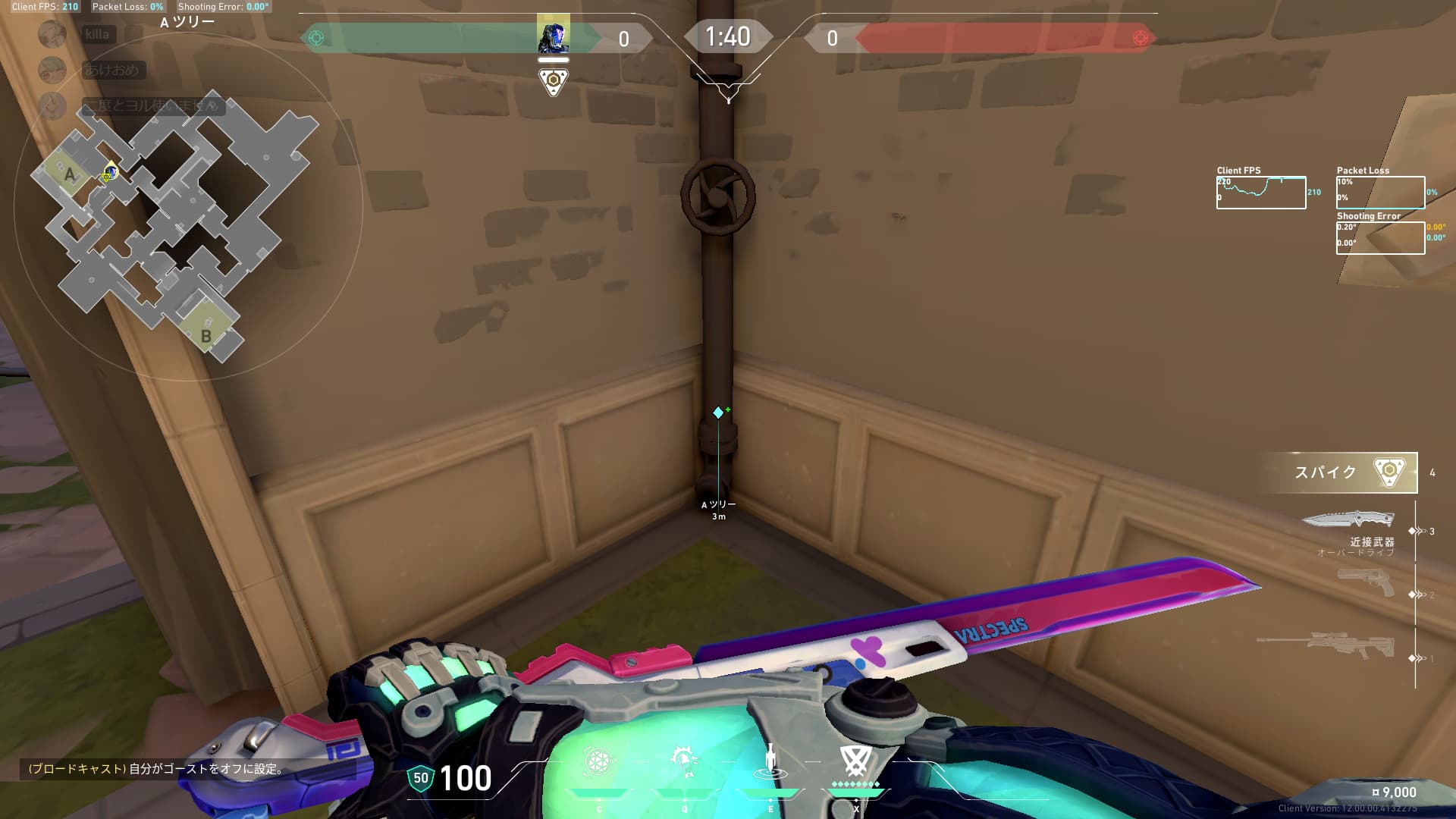Click the Packet Loss graph panel
Screen dimensions: 1456x819
[x=1380, y=193]
